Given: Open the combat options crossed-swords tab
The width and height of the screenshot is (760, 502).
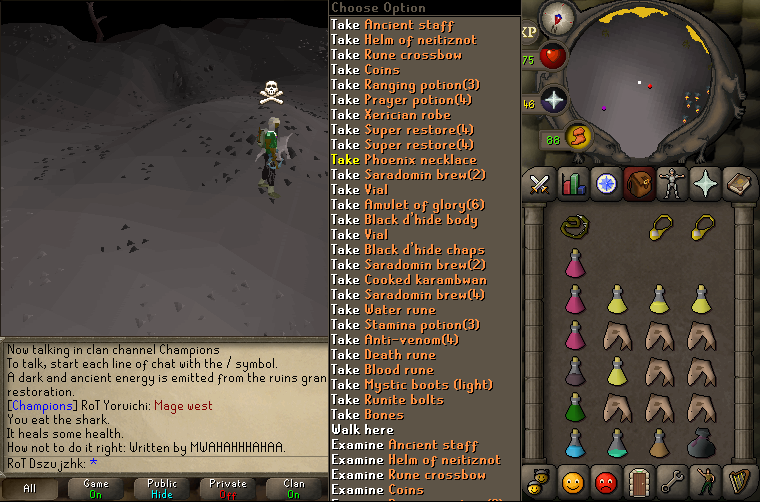Looking at the screenshot, I should click(540, 183).
